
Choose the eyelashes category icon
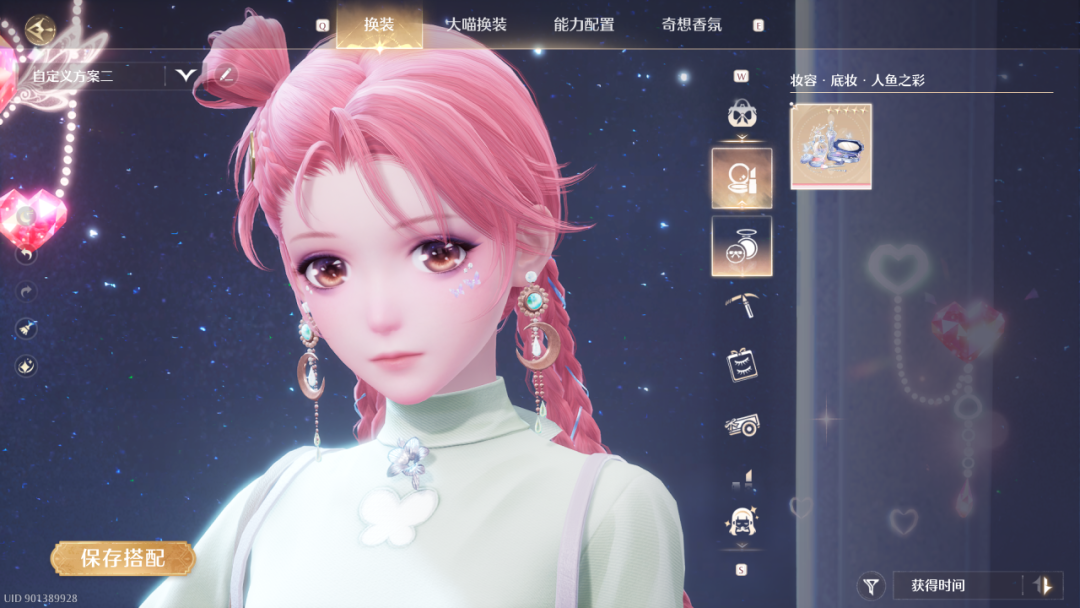pyautogui.click(x=741, y=365)
